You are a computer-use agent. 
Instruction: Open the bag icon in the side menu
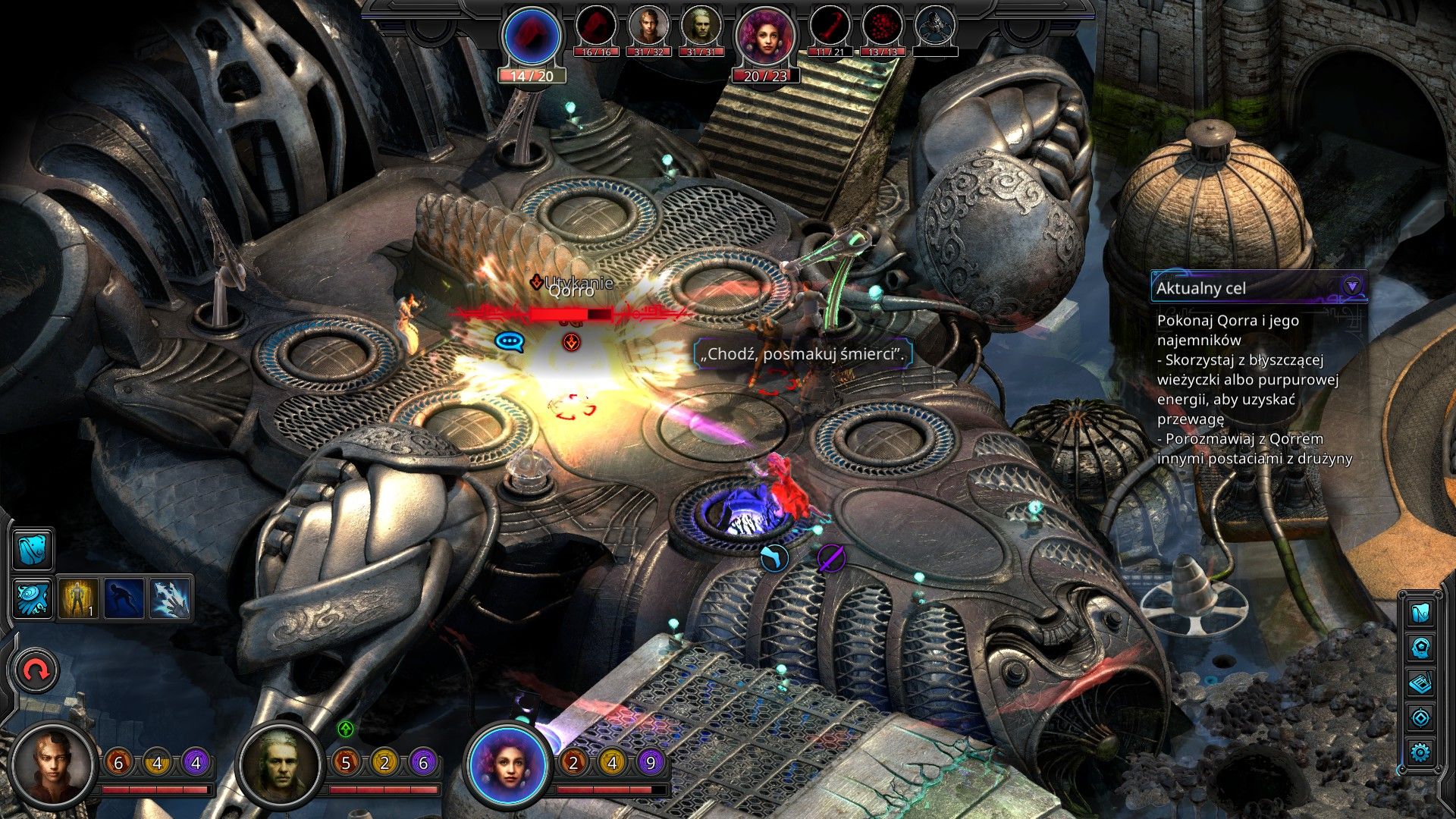click(1420, 612)
